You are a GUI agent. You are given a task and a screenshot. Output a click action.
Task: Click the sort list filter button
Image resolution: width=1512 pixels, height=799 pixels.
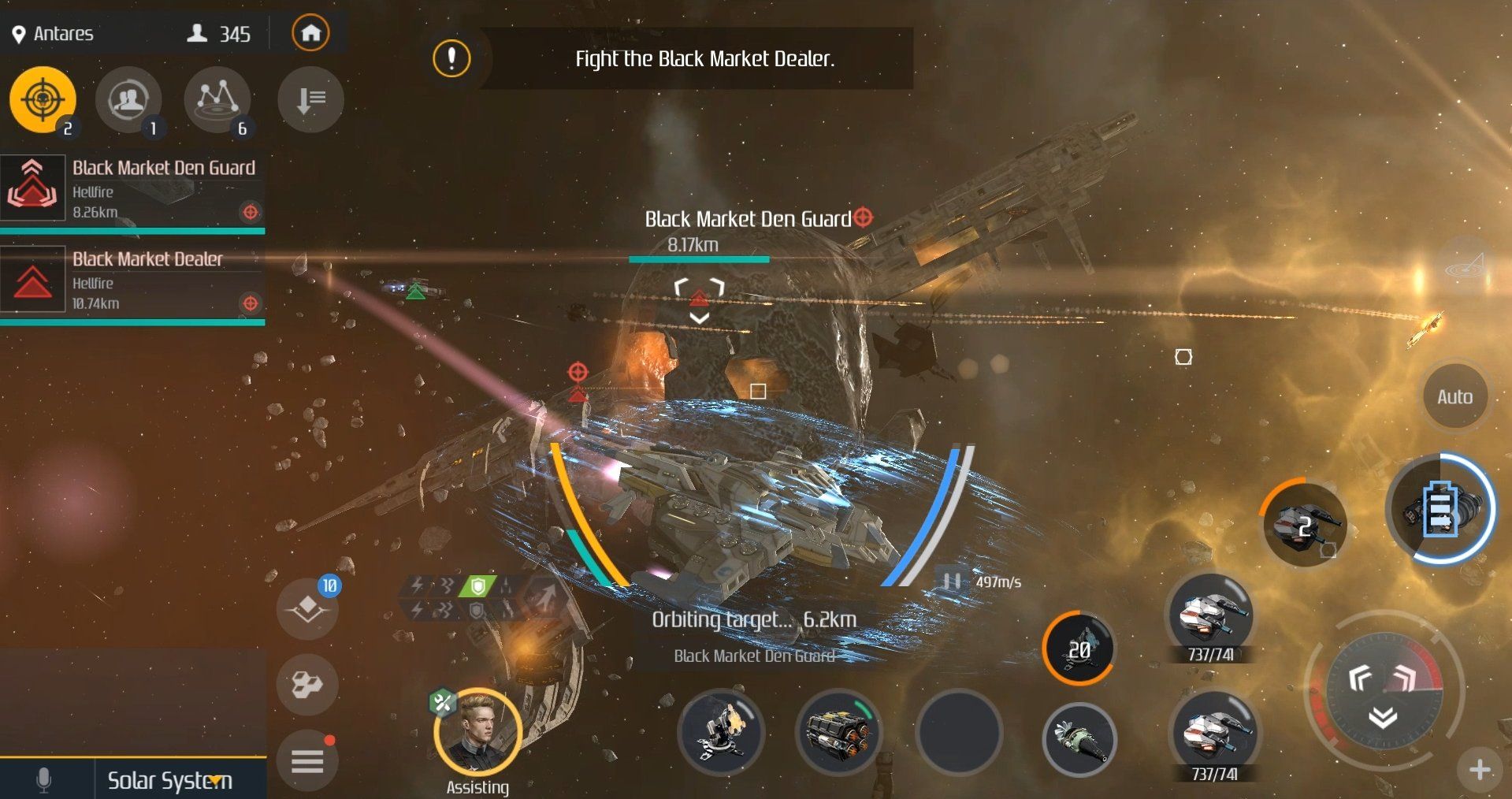(x=310, y=99)
